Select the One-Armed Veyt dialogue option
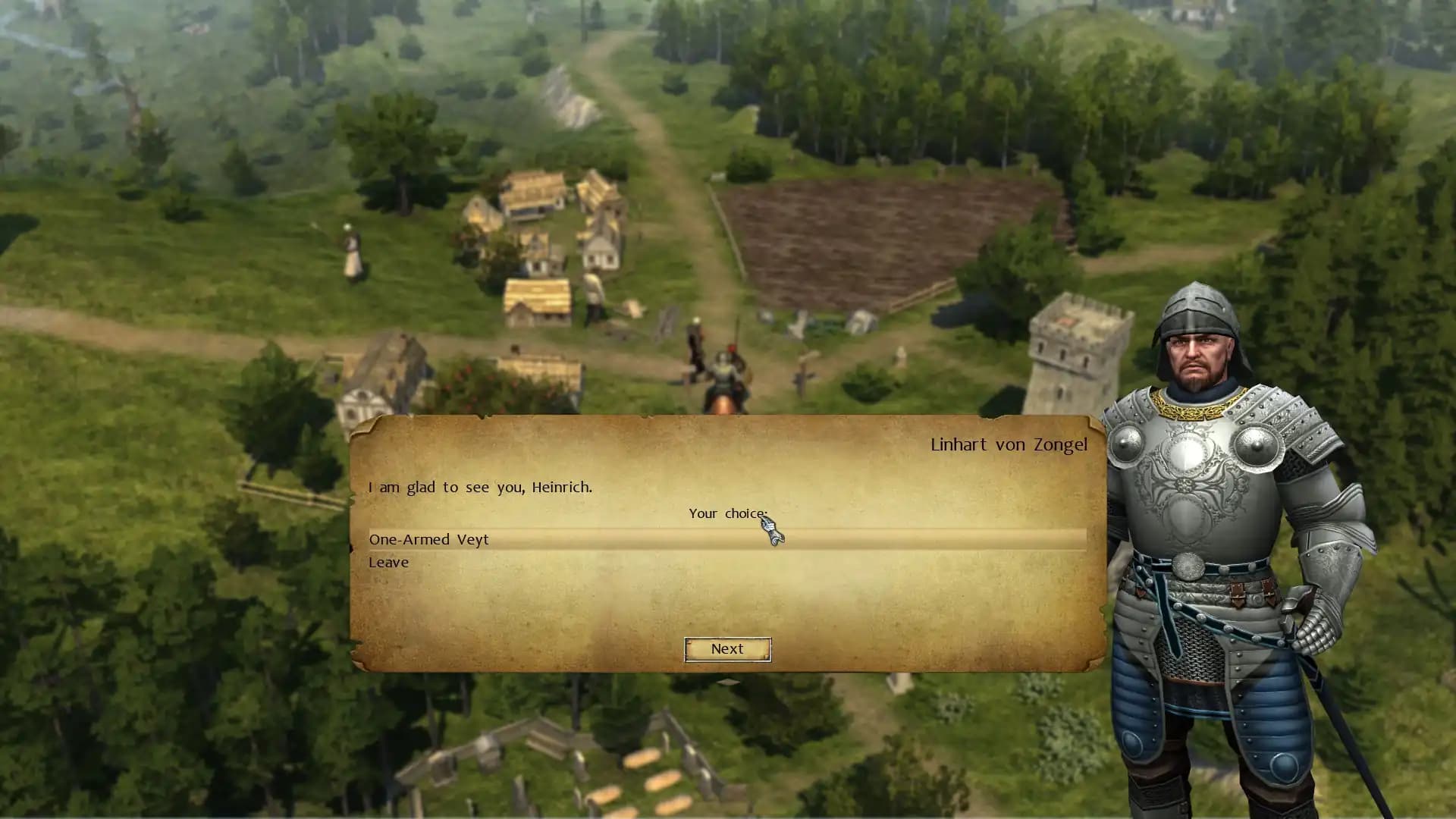 point(428,539)
